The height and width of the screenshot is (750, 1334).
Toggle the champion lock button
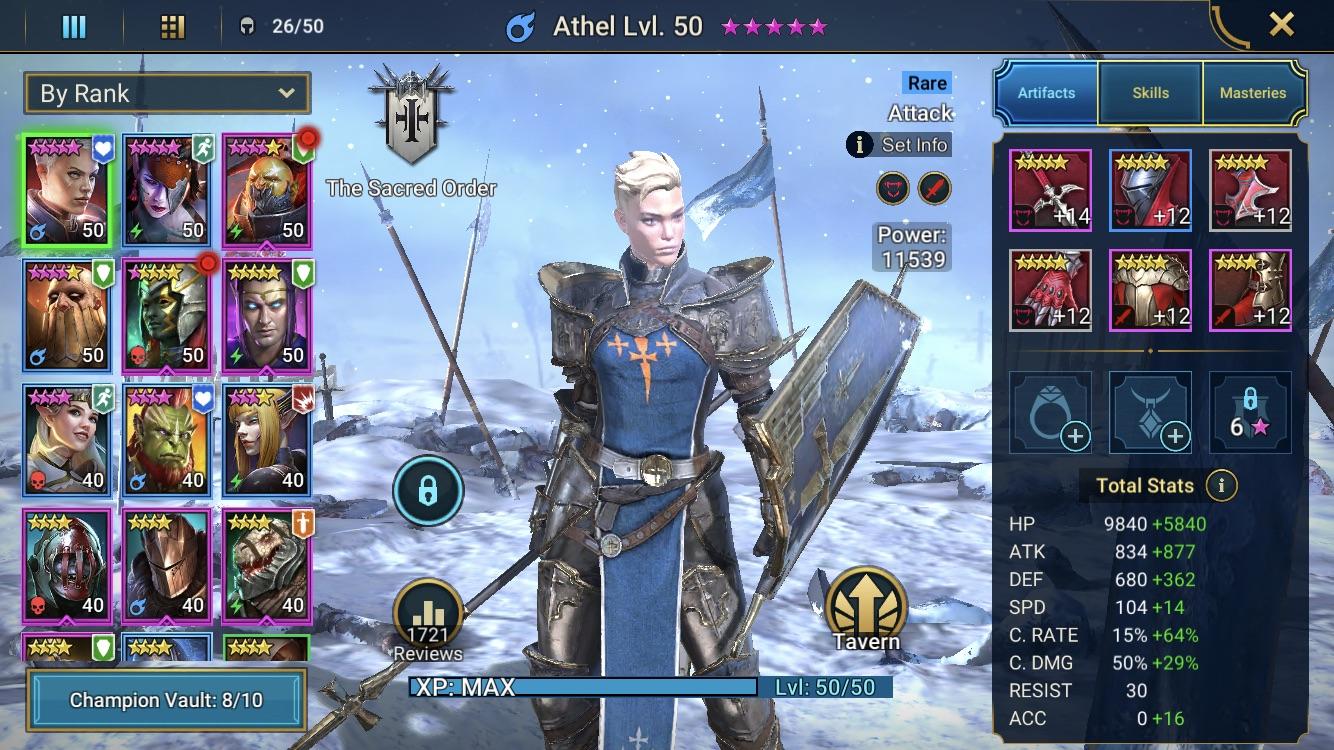[427, 491]
